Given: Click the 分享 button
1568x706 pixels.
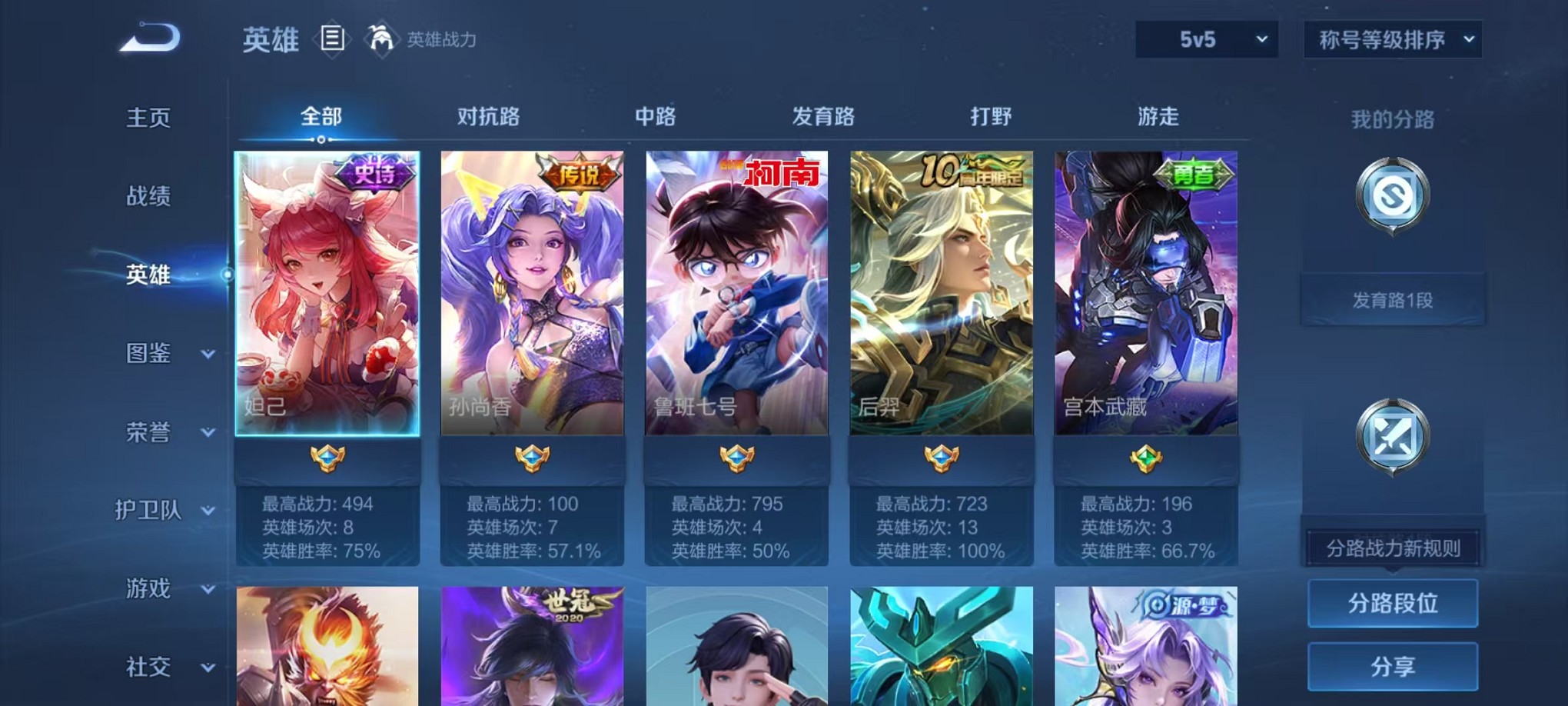Looking at the screenshot, I should pyautogui.click(x=1392, y=666).
